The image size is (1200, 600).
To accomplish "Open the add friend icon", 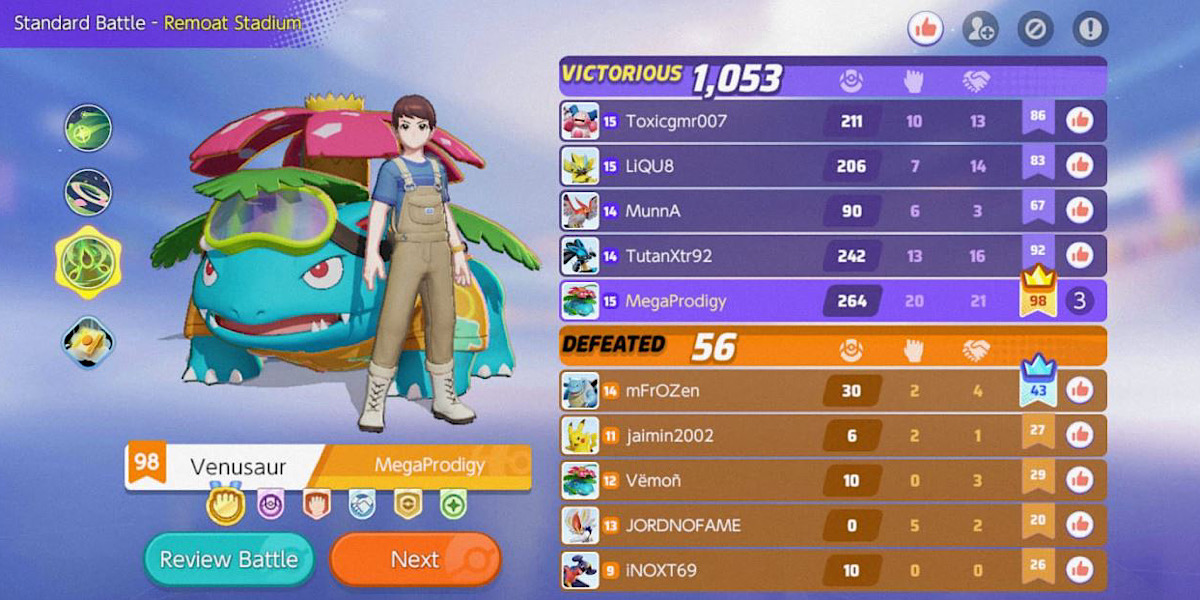I will pyautogui.click(x=980, y=29).
